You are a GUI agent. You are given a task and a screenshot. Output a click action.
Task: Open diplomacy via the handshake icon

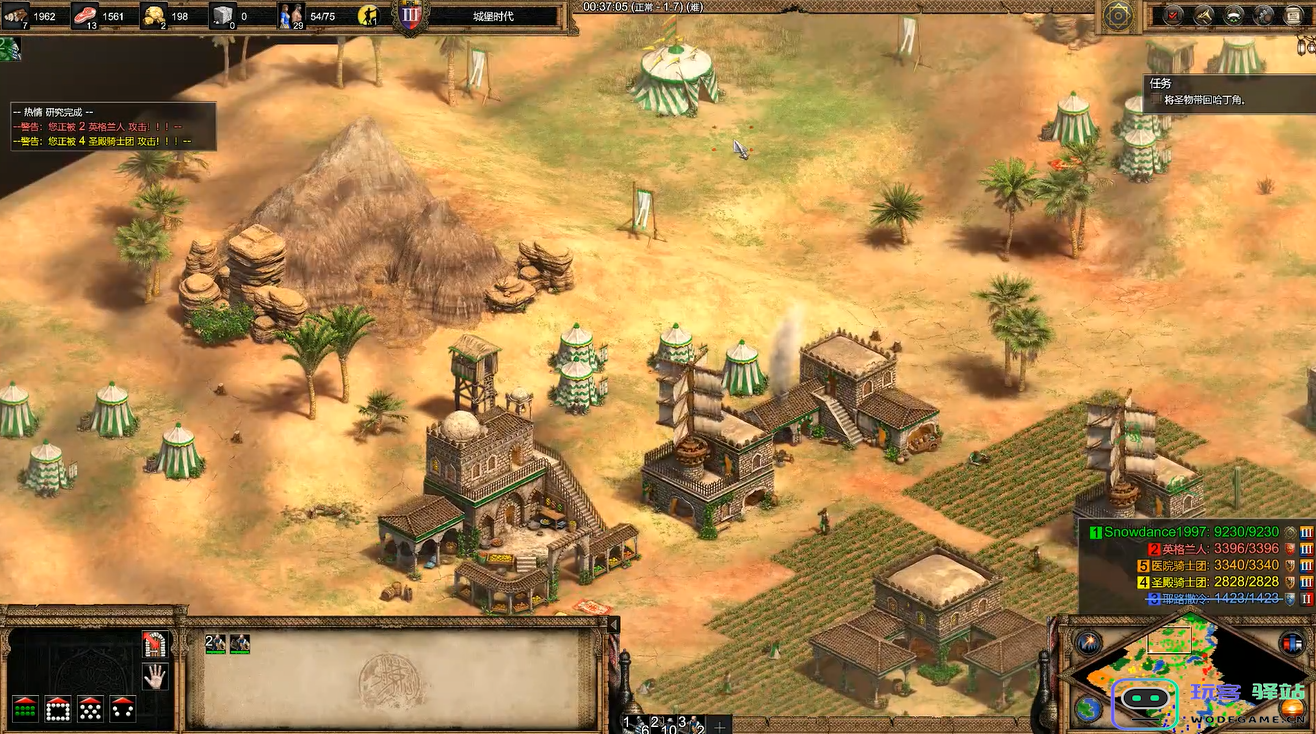[1234, 15]
